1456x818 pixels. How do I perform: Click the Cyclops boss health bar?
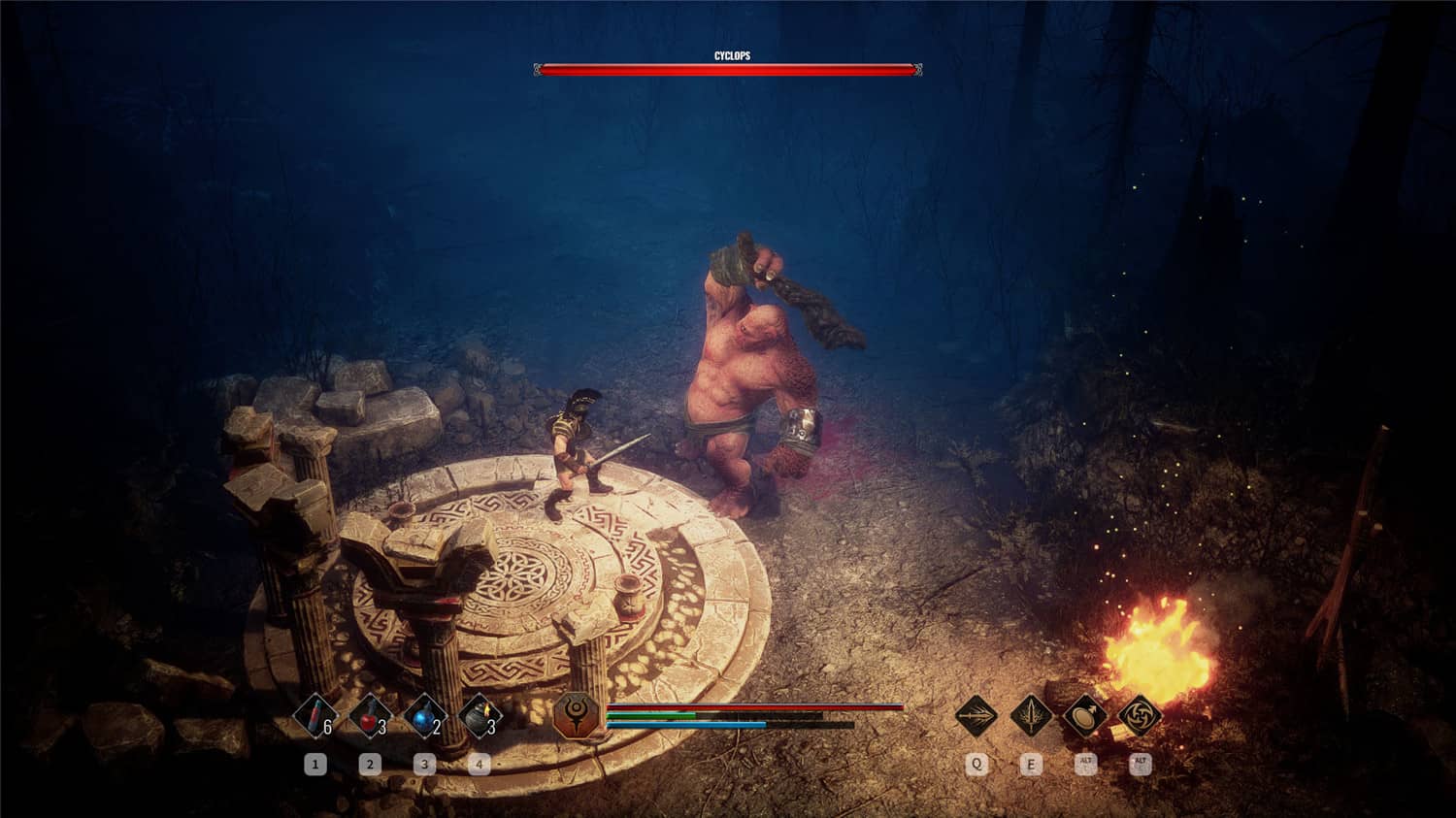[x=726, y=69]
